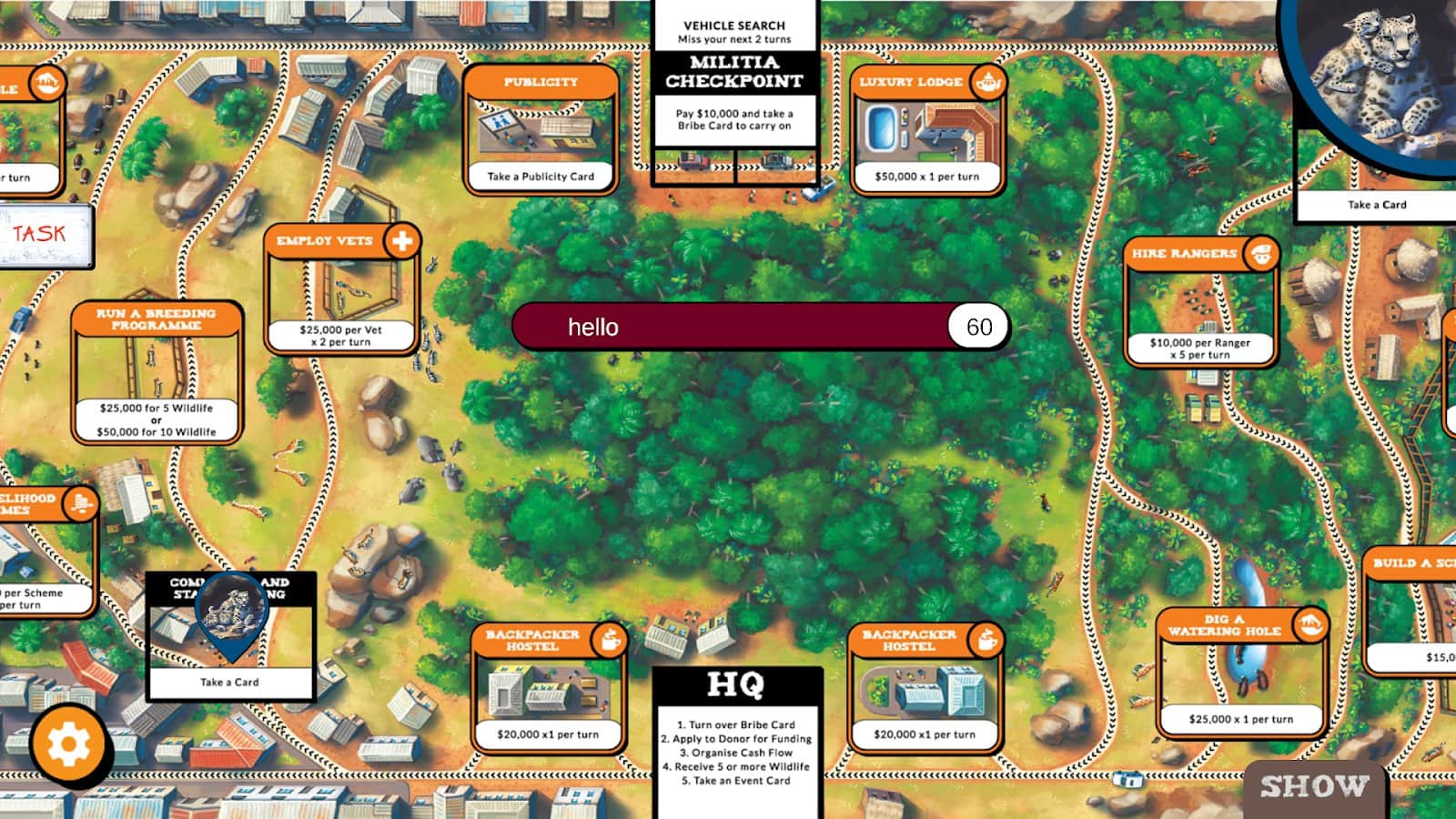Click Take a Publicity Card
The image size is (1456, 819).
pyautogui.click(x=541, y=177)
